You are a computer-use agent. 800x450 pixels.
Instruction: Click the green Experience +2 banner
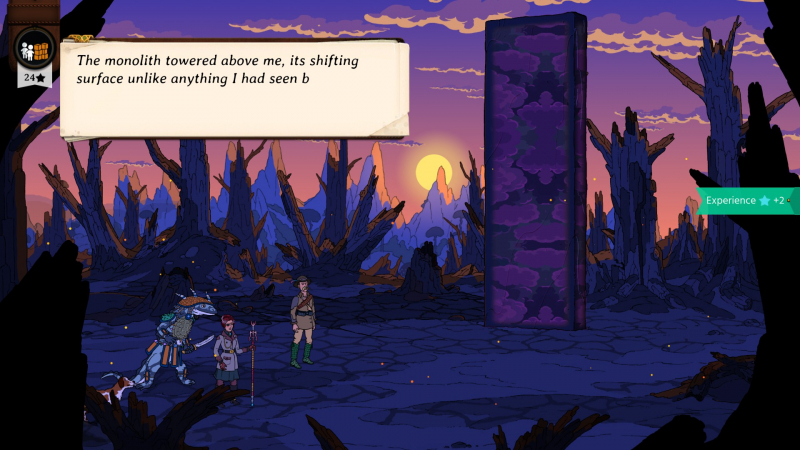(x=746, y=200)
